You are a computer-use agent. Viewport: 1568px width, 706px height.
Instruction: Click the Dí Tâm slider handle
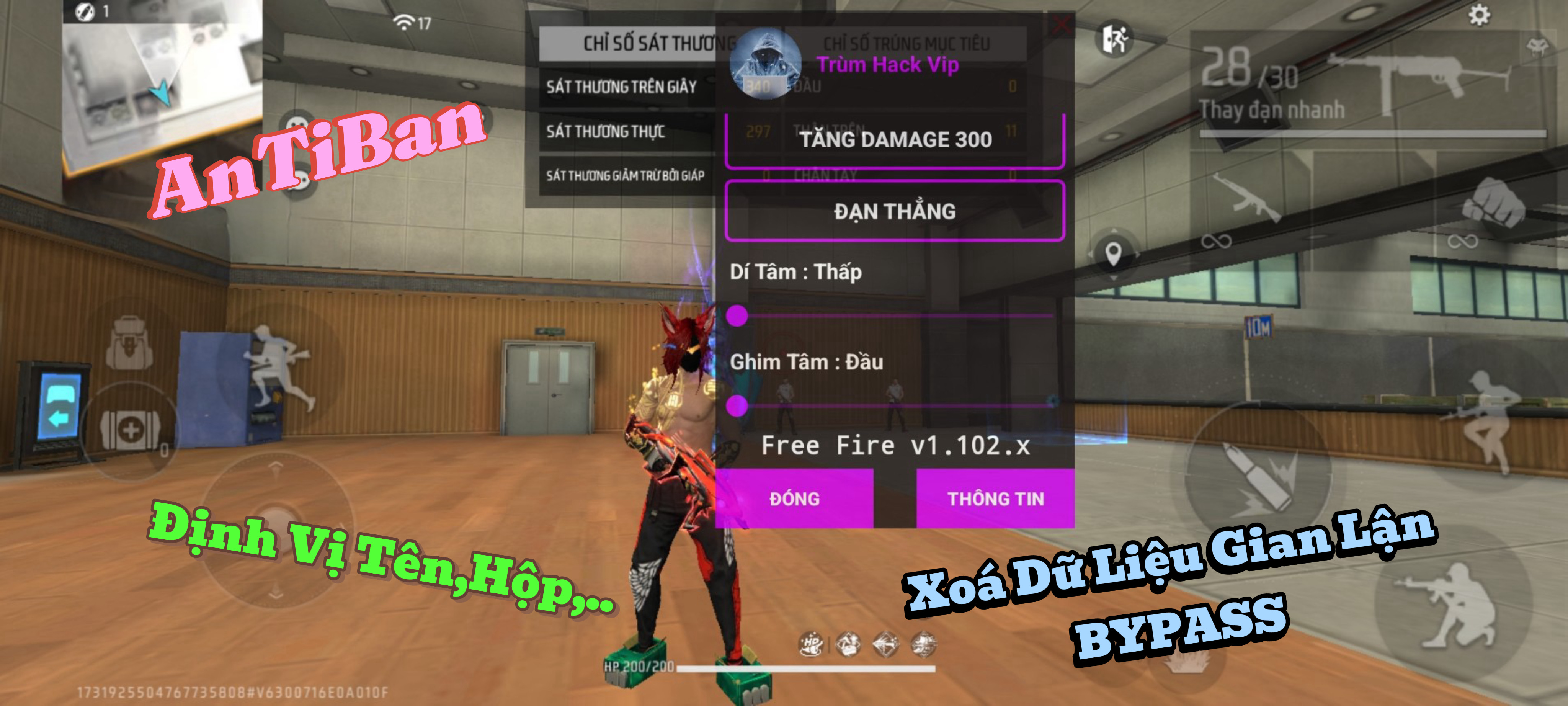click(x=737, y=315)
